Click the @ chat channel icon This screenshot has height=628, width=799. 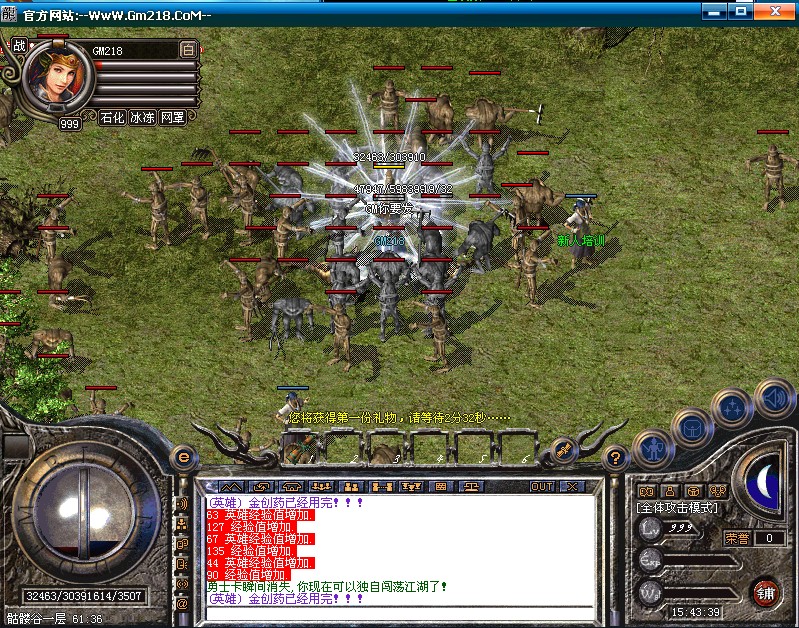[182, 604]
